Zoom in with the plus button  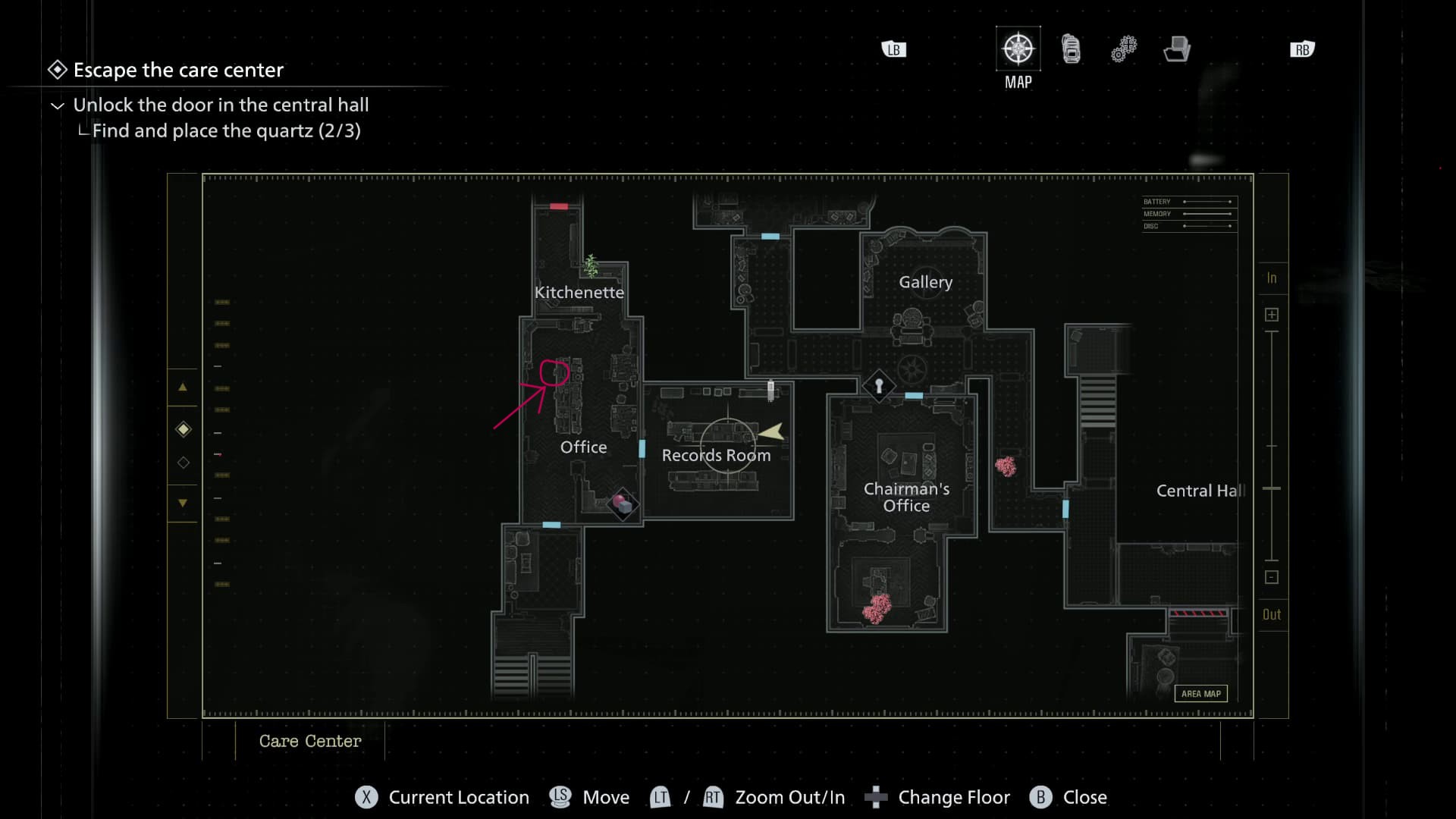1272,315
